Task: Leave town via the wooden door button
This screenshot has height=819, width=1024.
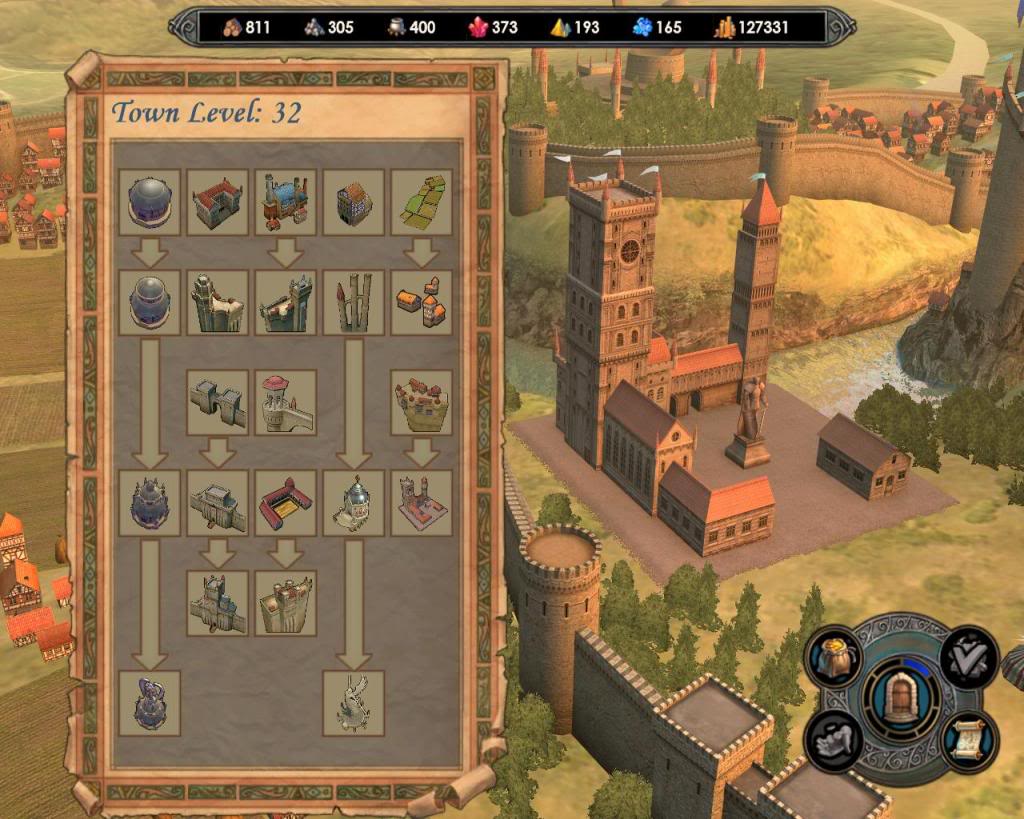Action: (901, 698)
